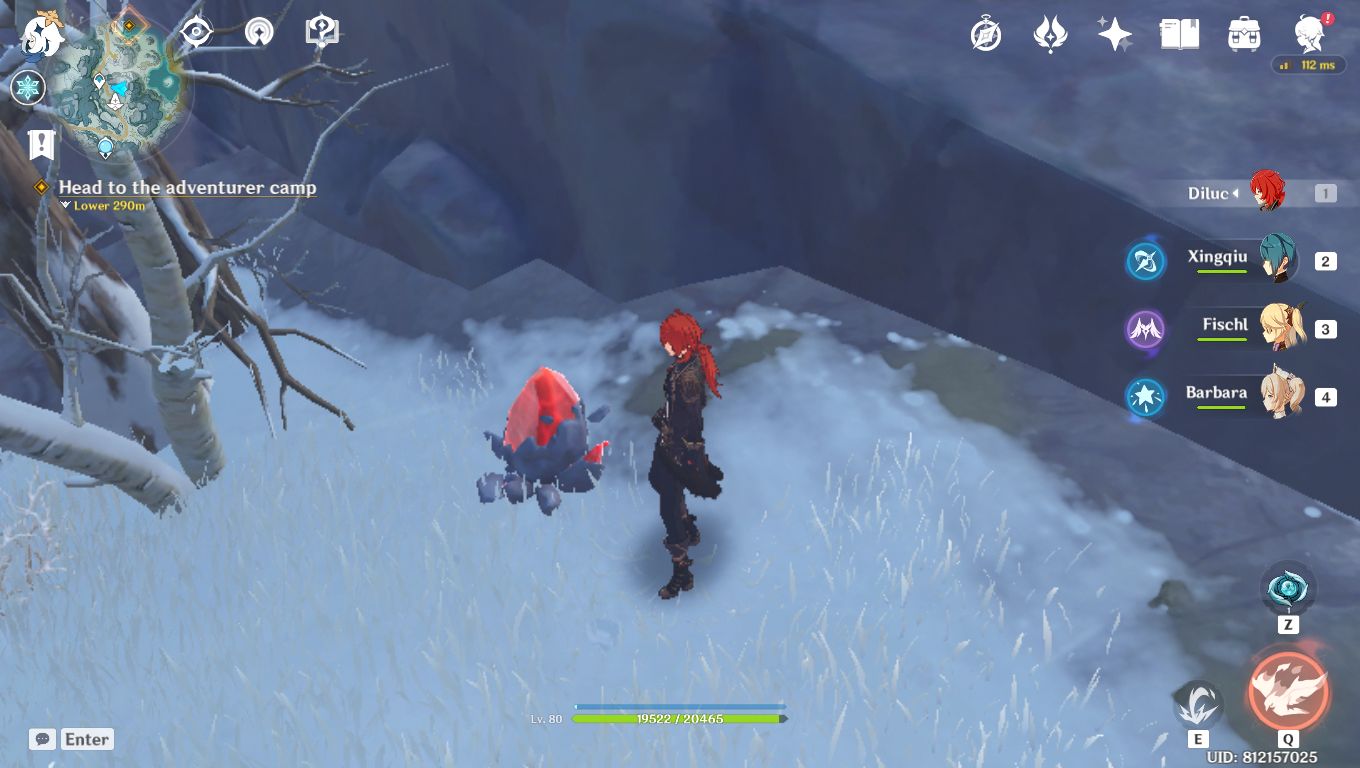Select the quest Head to the adventurer camp
Viewport: 1360px width, 768px height.
point(186,188)
